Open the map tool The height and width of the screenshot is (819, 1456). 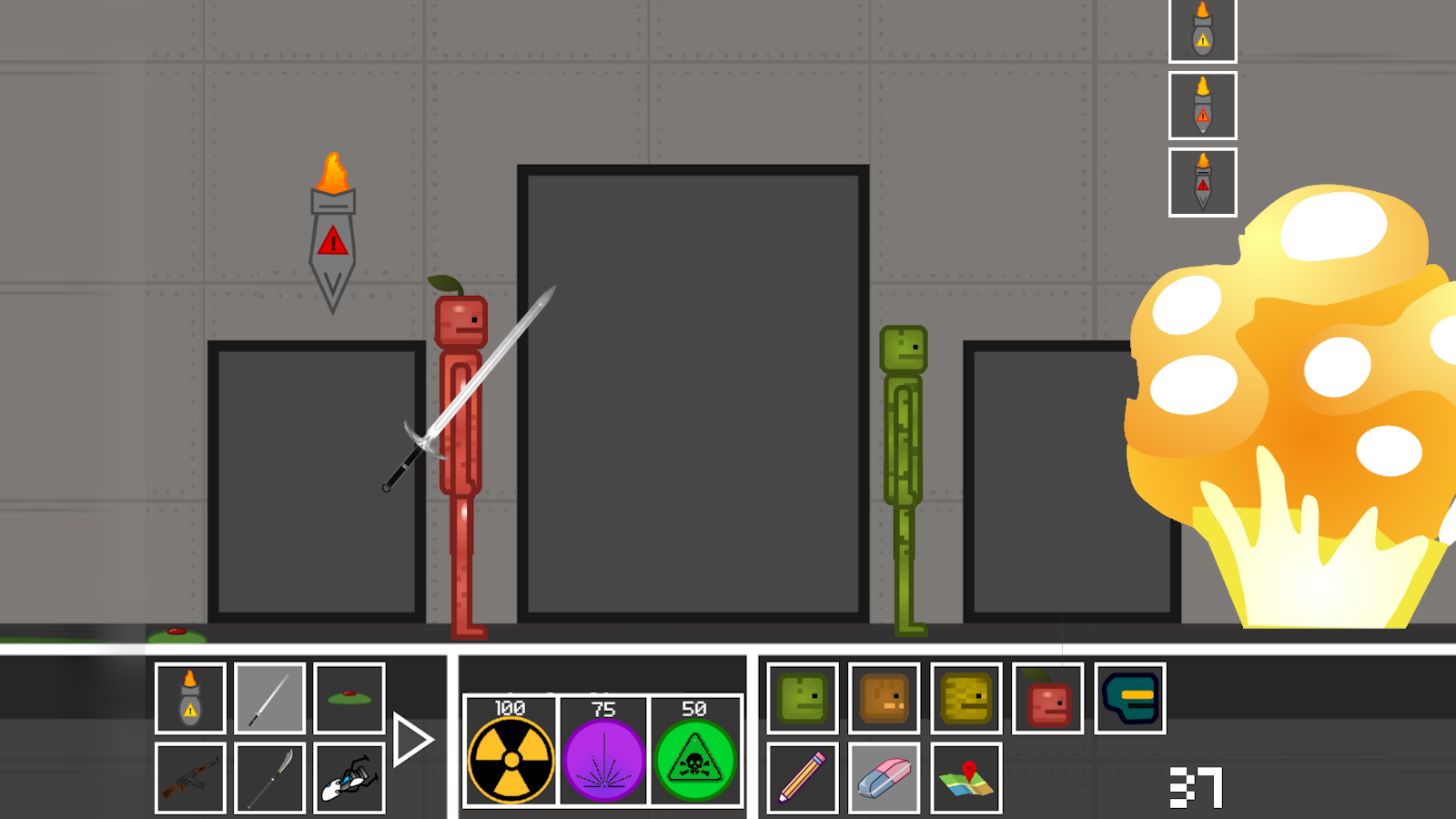967,780
